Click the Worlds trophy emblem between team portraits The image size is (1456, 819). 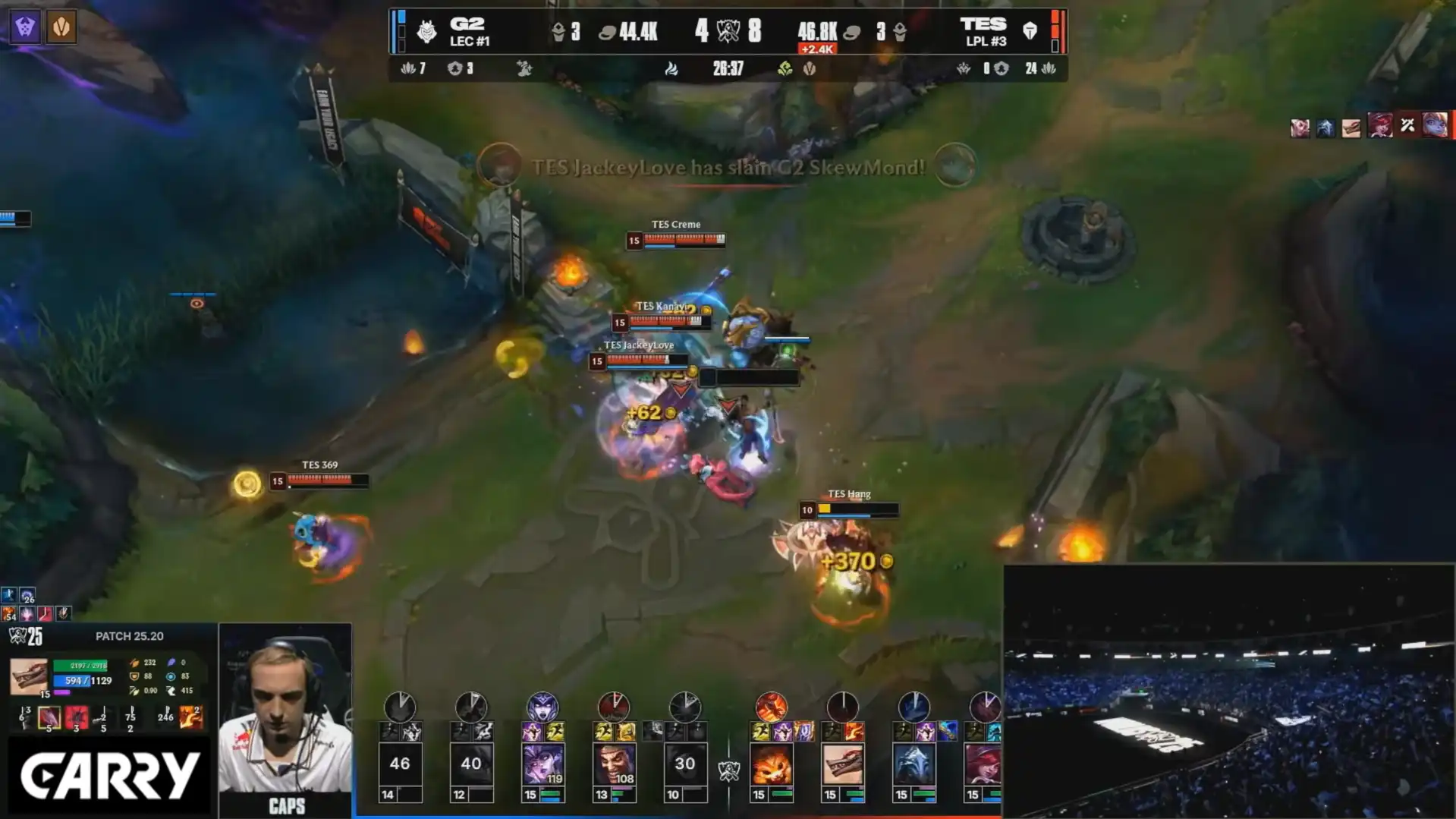728,771
